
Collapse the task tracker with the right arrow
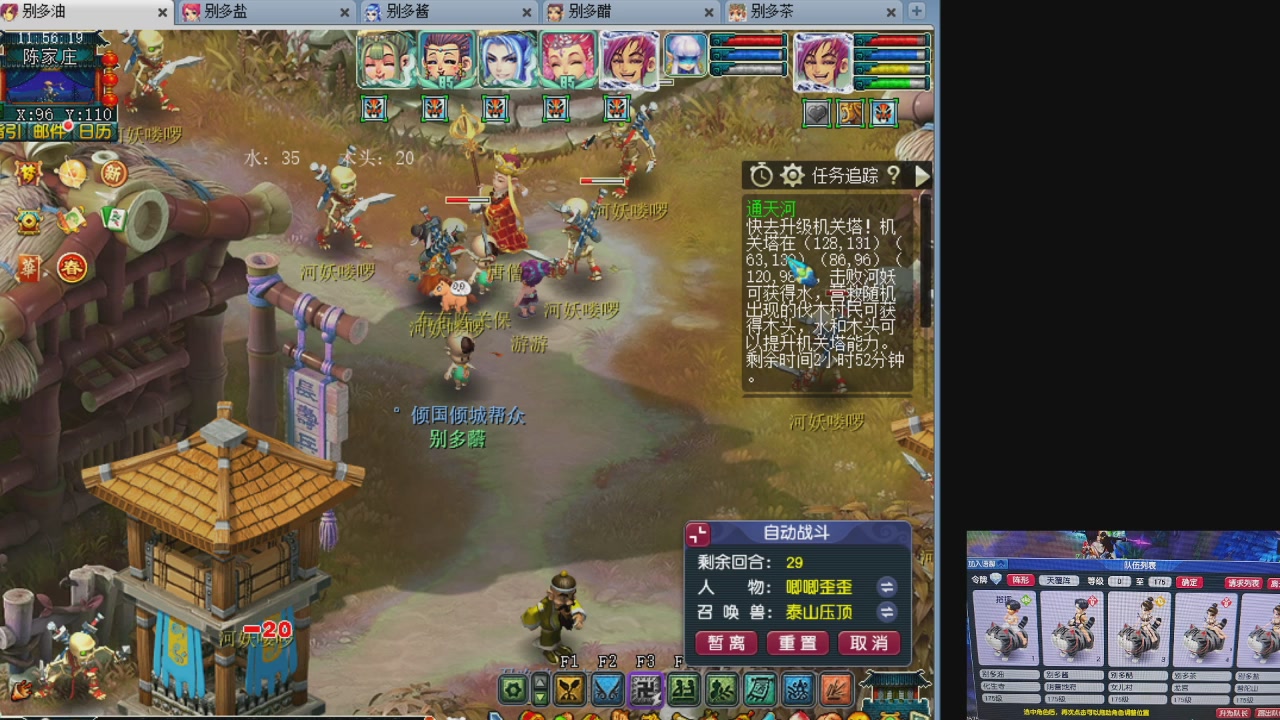pos(921,175)
